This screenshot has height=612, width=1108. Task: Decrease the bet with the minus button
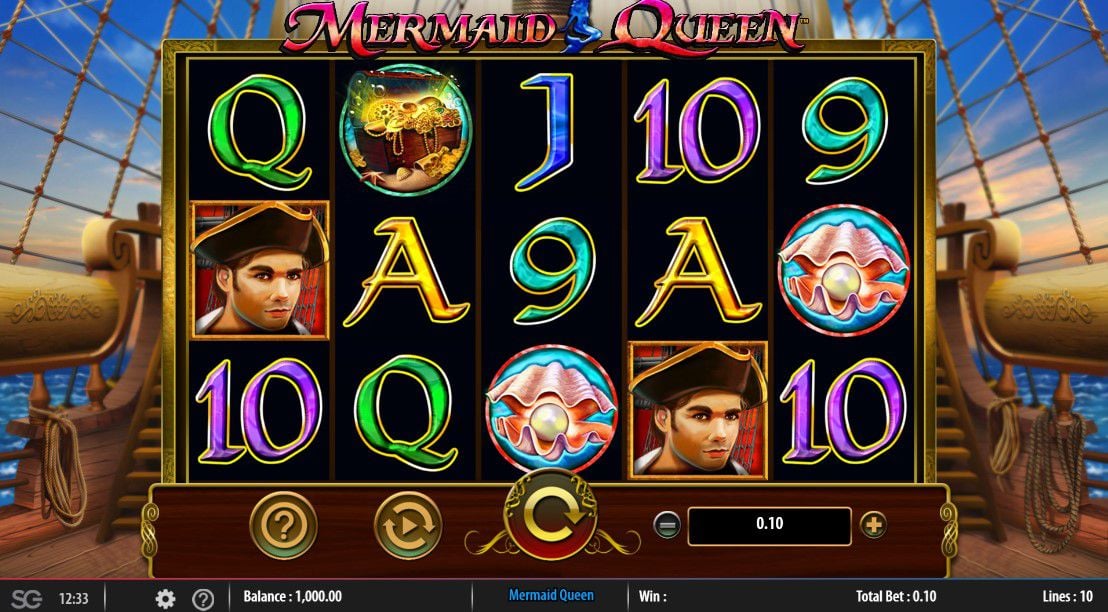pyautogui.click(x=668, y=525)
